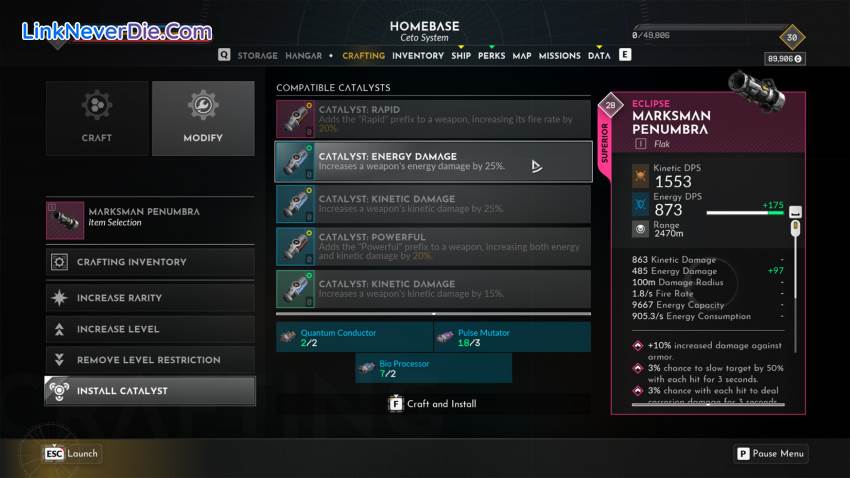Viewport: 850px width, 478px height.
Task: Choose Increase Level option
Action: 150,329
